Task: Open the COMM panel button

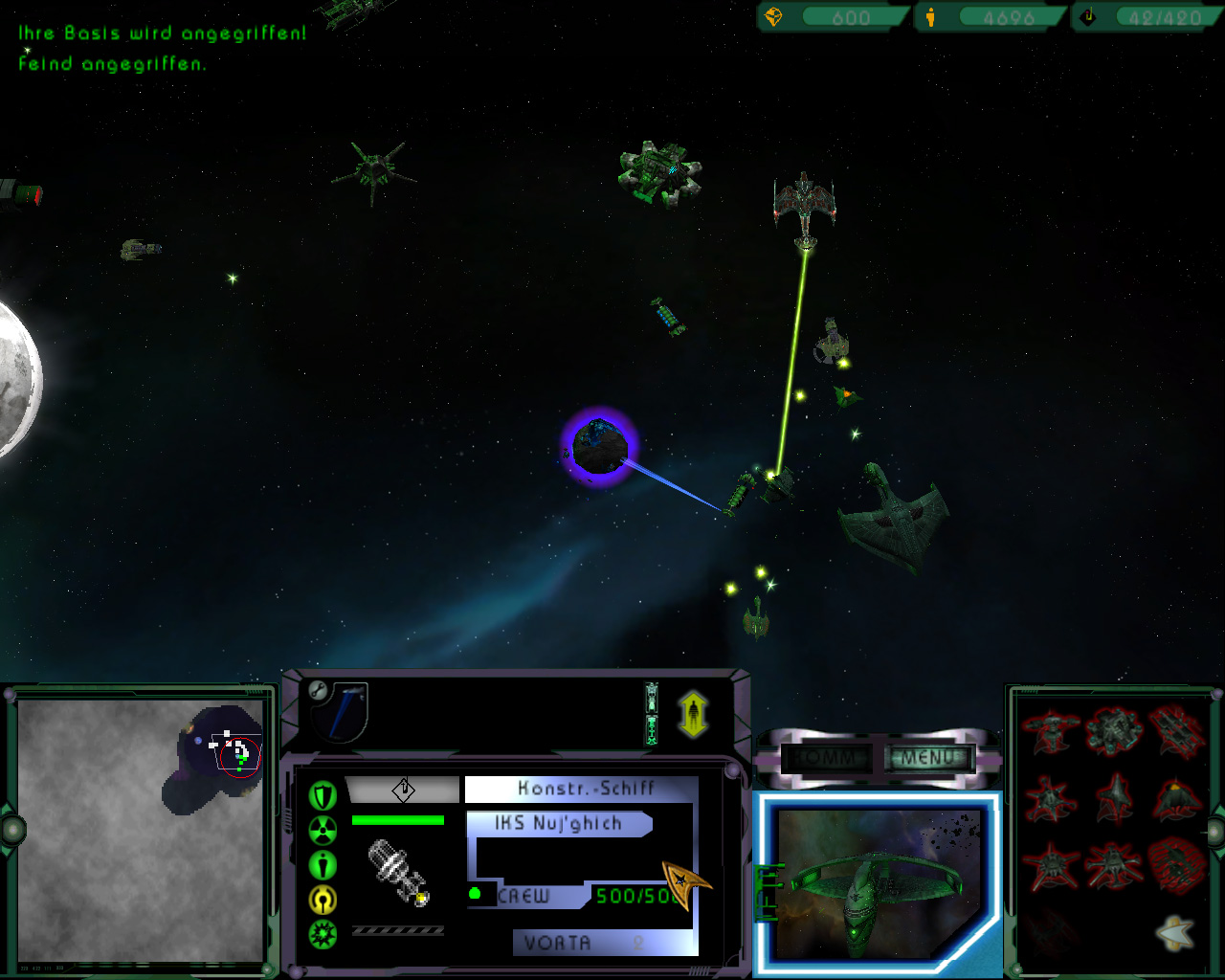Action: [824, 758]
